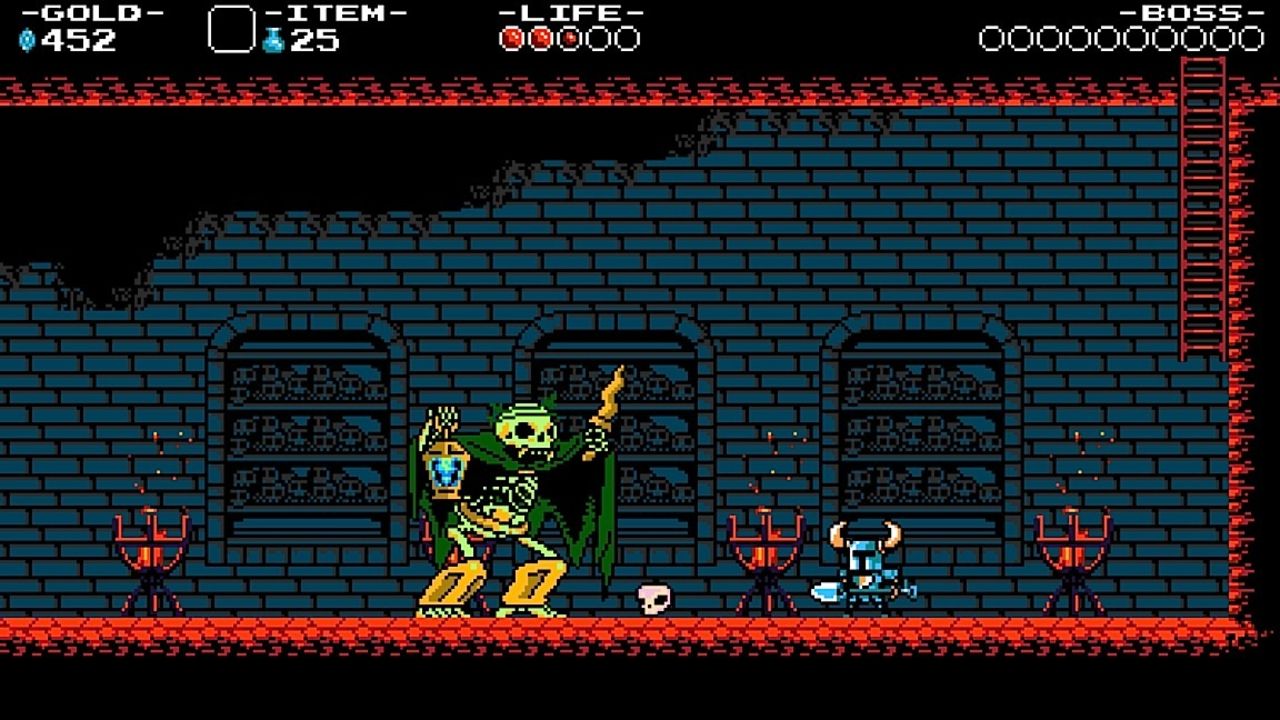Click the first red health orb

coord(510,37)
